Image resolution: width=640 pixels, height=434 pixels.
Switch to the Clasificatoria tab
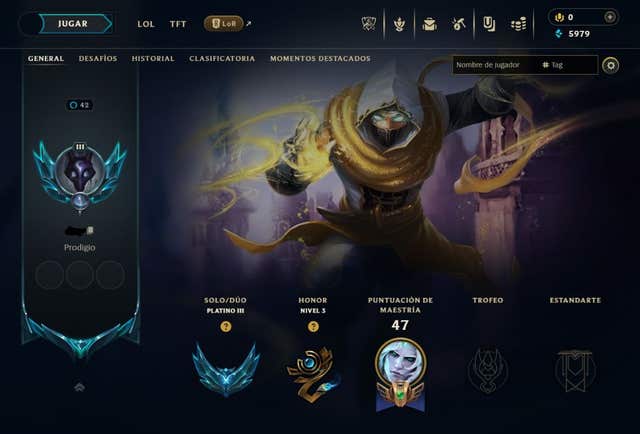tap(222, 59)
